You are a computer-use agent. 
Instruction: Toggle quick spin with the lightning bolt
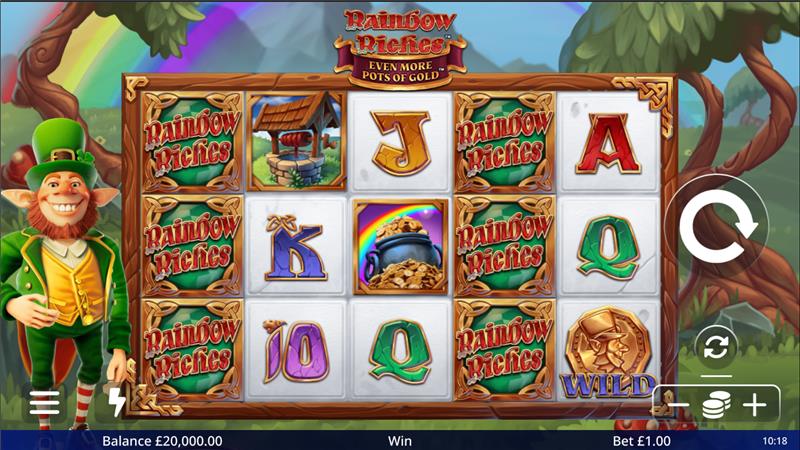coord(117,402)
